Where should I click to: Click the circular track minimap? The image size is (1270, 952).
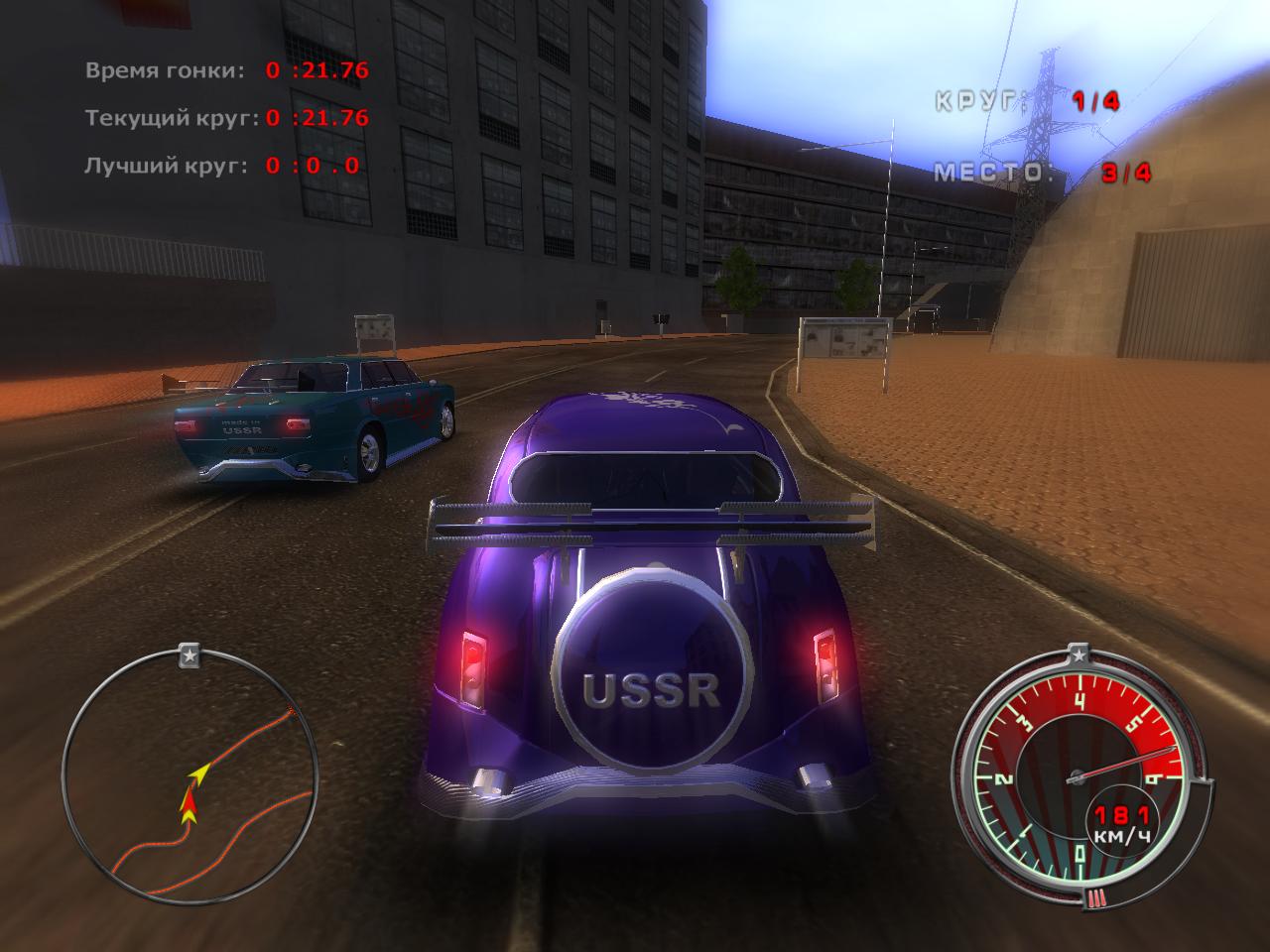(190, 778)
